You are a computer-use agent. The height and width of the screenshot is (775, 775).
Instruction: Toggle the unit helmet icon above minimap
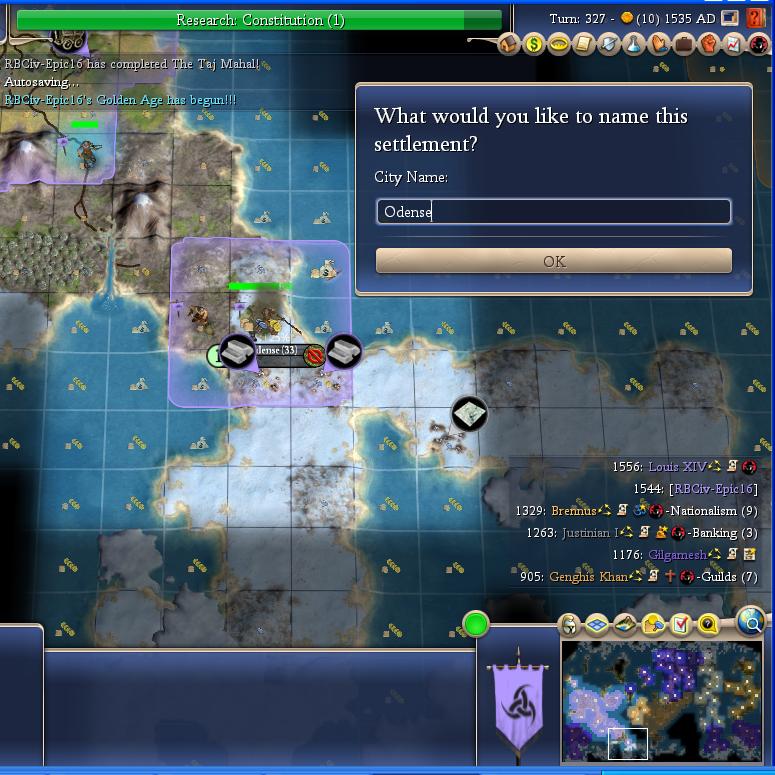click(569, 626)
